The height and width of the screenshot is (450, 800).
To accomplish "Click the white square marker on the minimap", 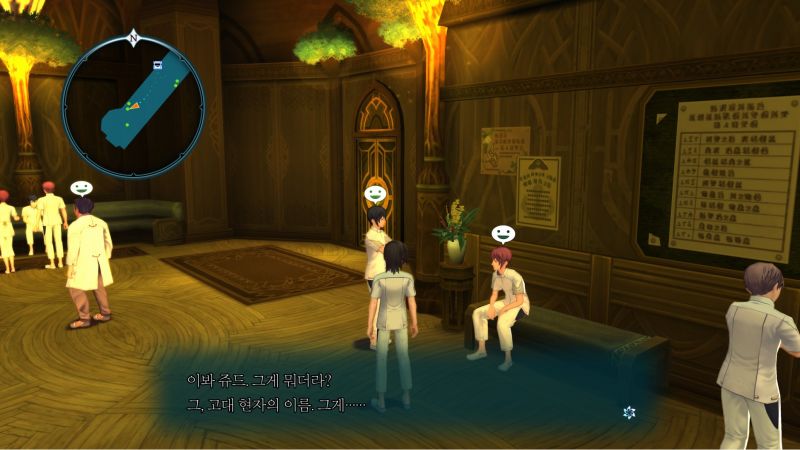I will (157, 64).
